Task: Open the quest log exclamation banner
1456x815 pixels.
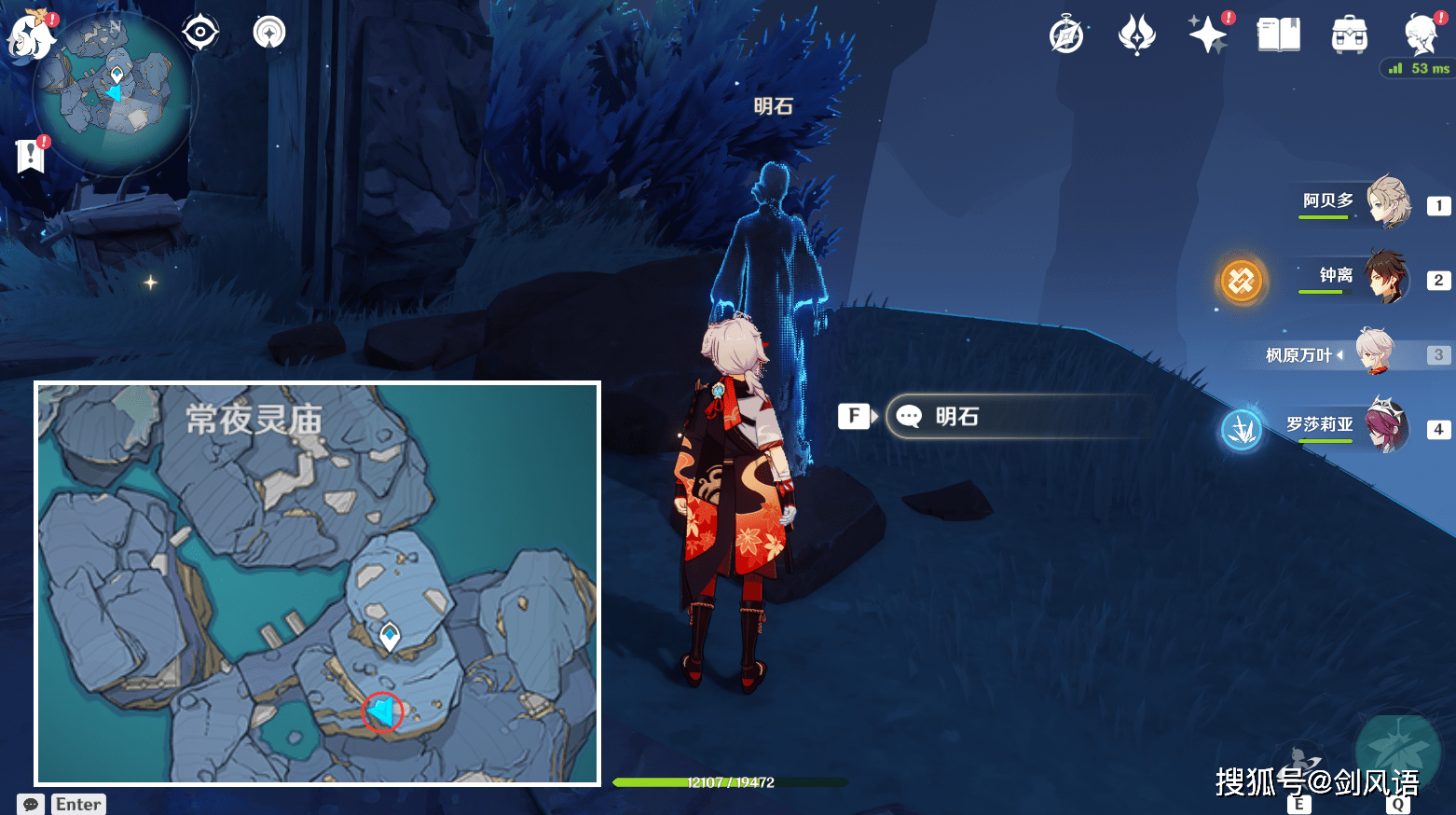Action: pos(31,156)
